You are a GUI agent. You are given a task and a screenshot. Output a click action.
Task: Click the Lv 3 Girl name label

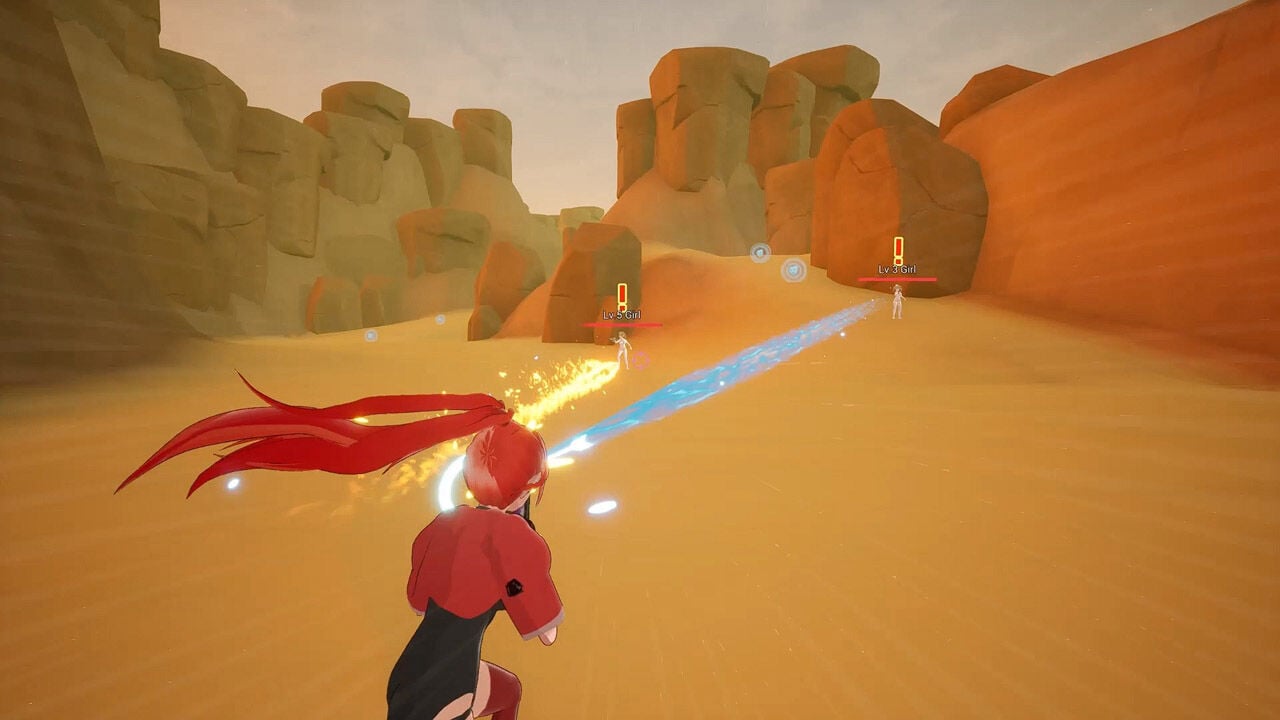click(x=897, y=270)
